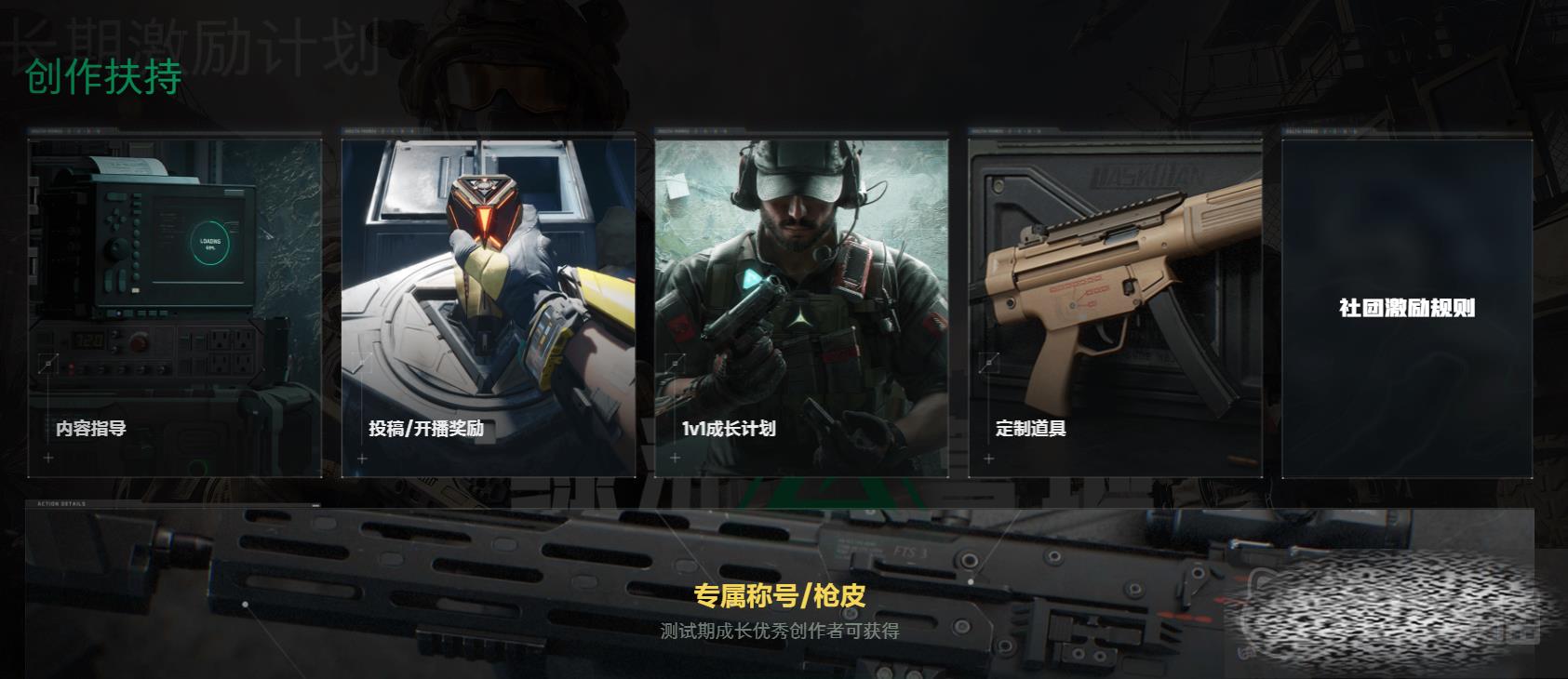View the 1v1成长计划 card
This screenshot has width=1568, height=679.
point(801,307)
